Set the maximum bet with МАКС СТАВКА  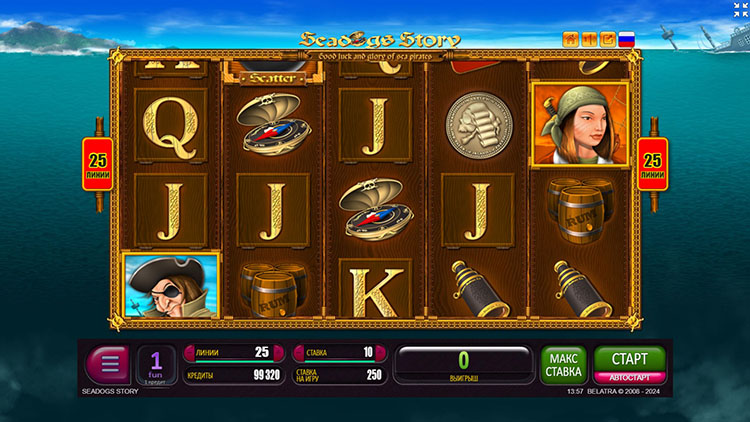tap(563, 364)
